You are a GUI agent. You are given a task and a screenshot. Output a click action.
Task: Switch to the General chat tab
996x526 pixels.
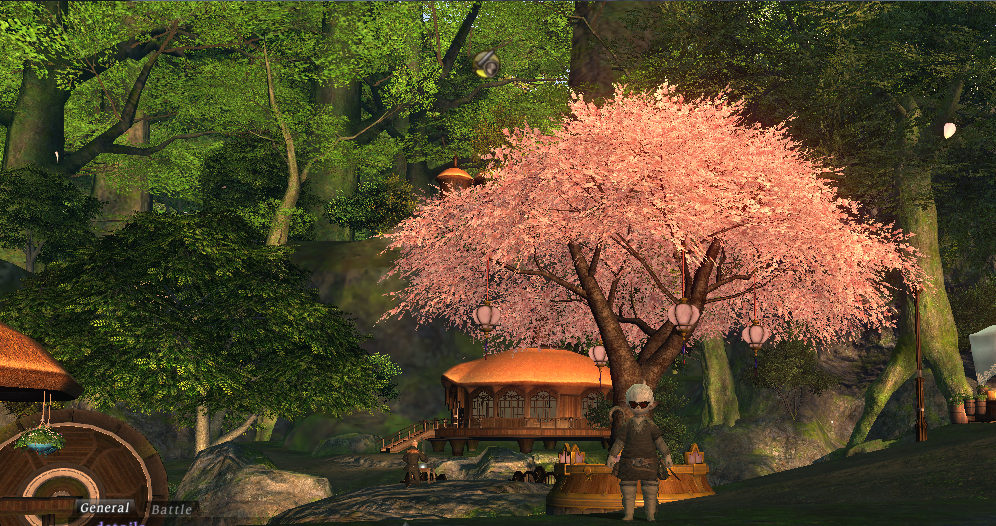tap(105, 508)
